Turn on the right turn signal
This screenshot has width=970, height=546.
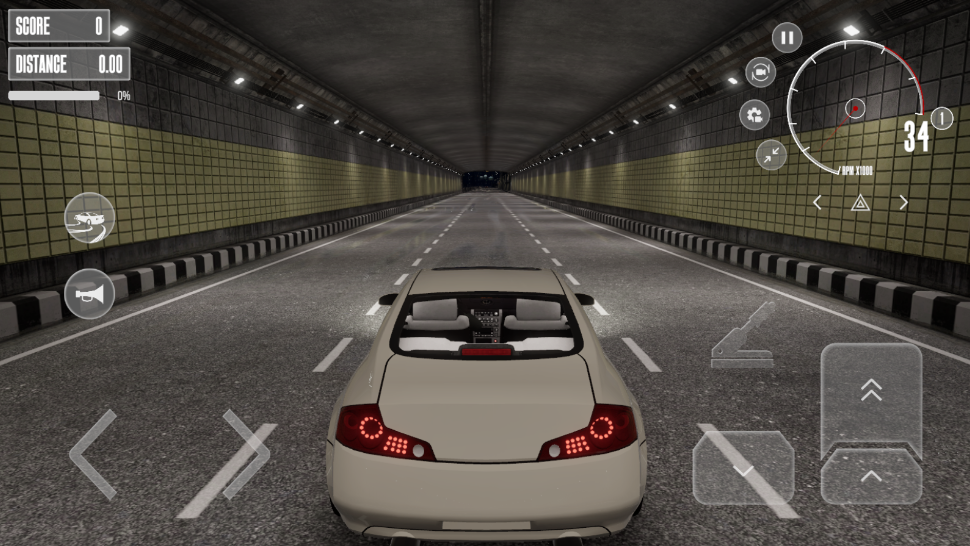[903, 203]
